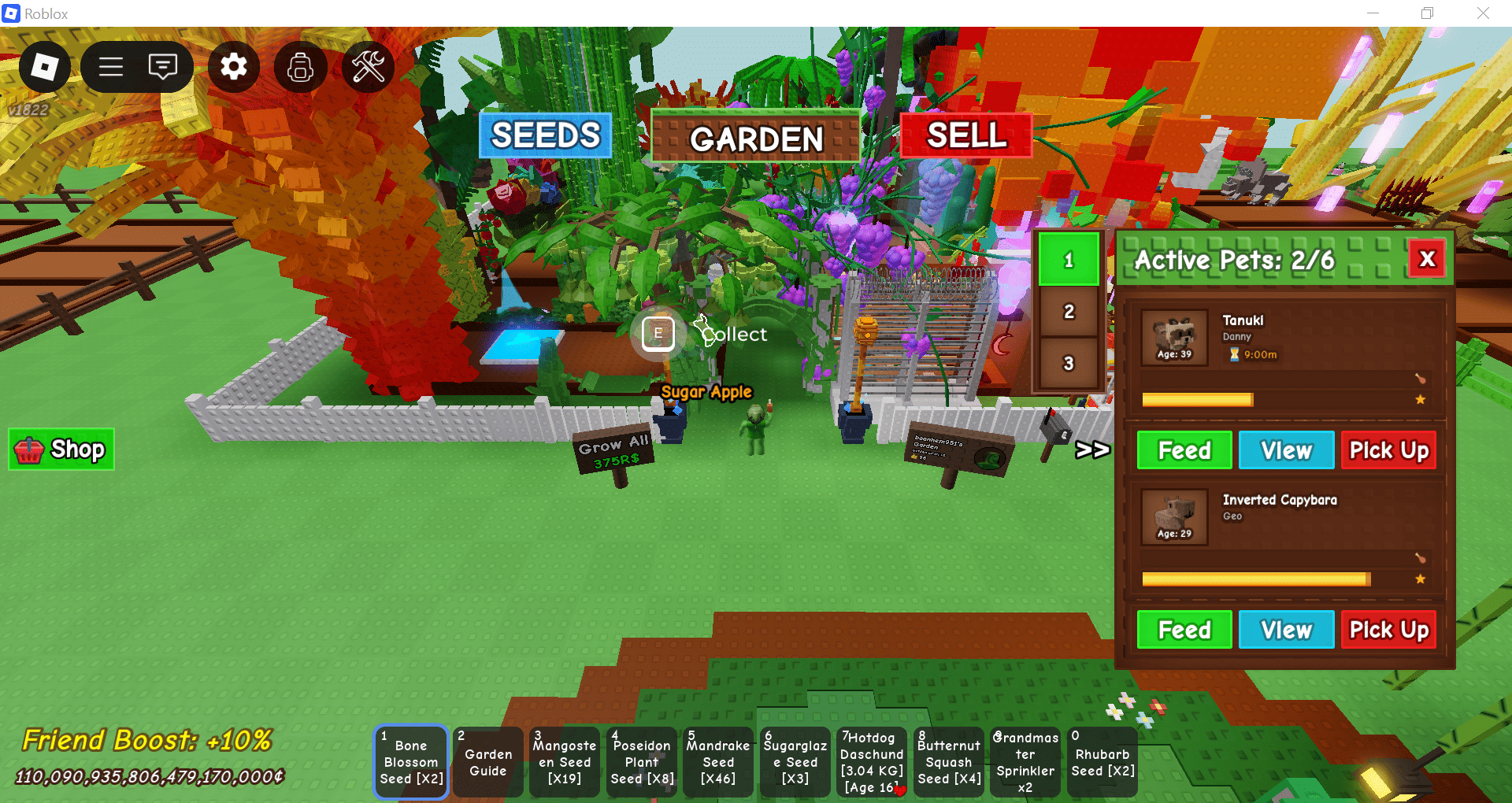
Task: View the Inverted Capybara pet
Action: 1286,630
